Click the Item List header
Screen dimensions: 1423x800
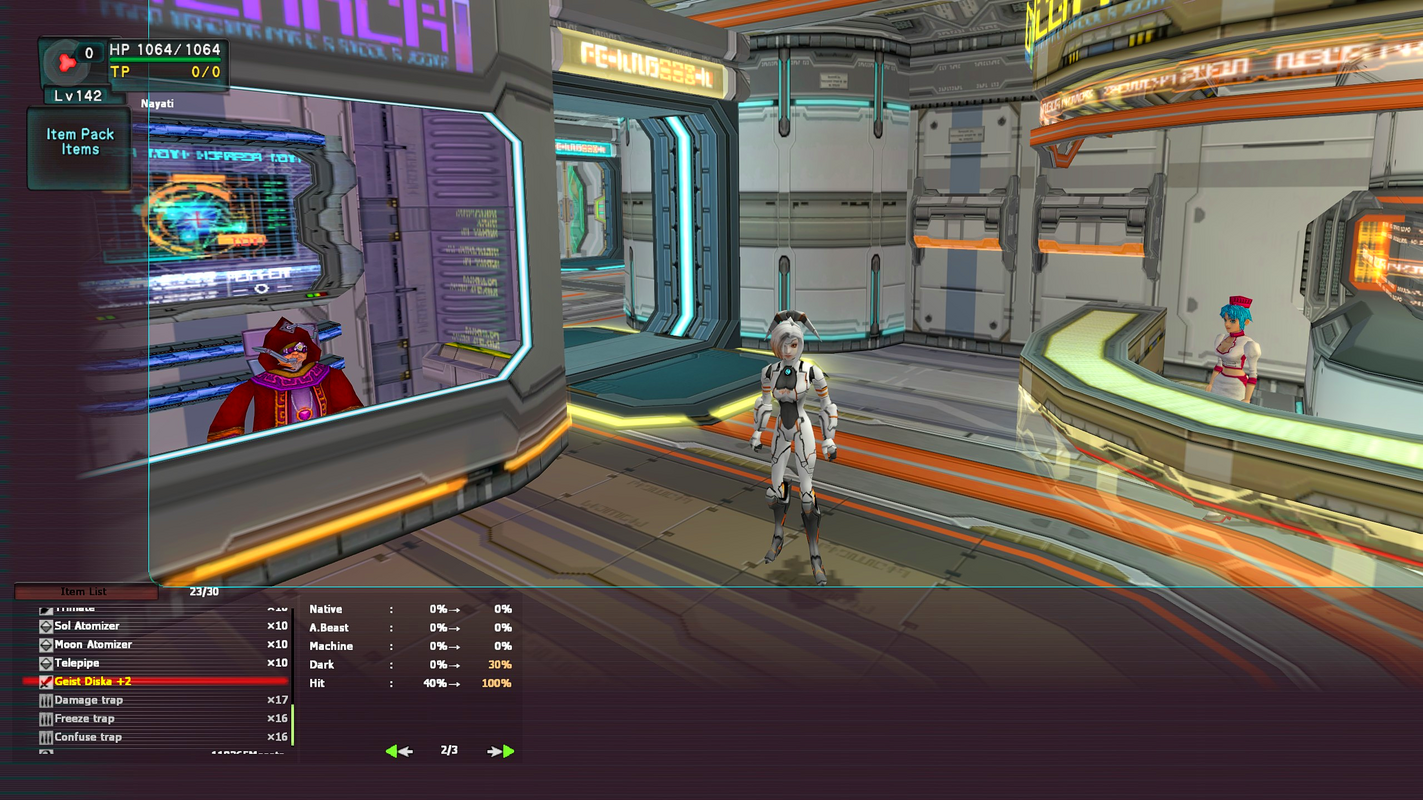pos(84,592)
